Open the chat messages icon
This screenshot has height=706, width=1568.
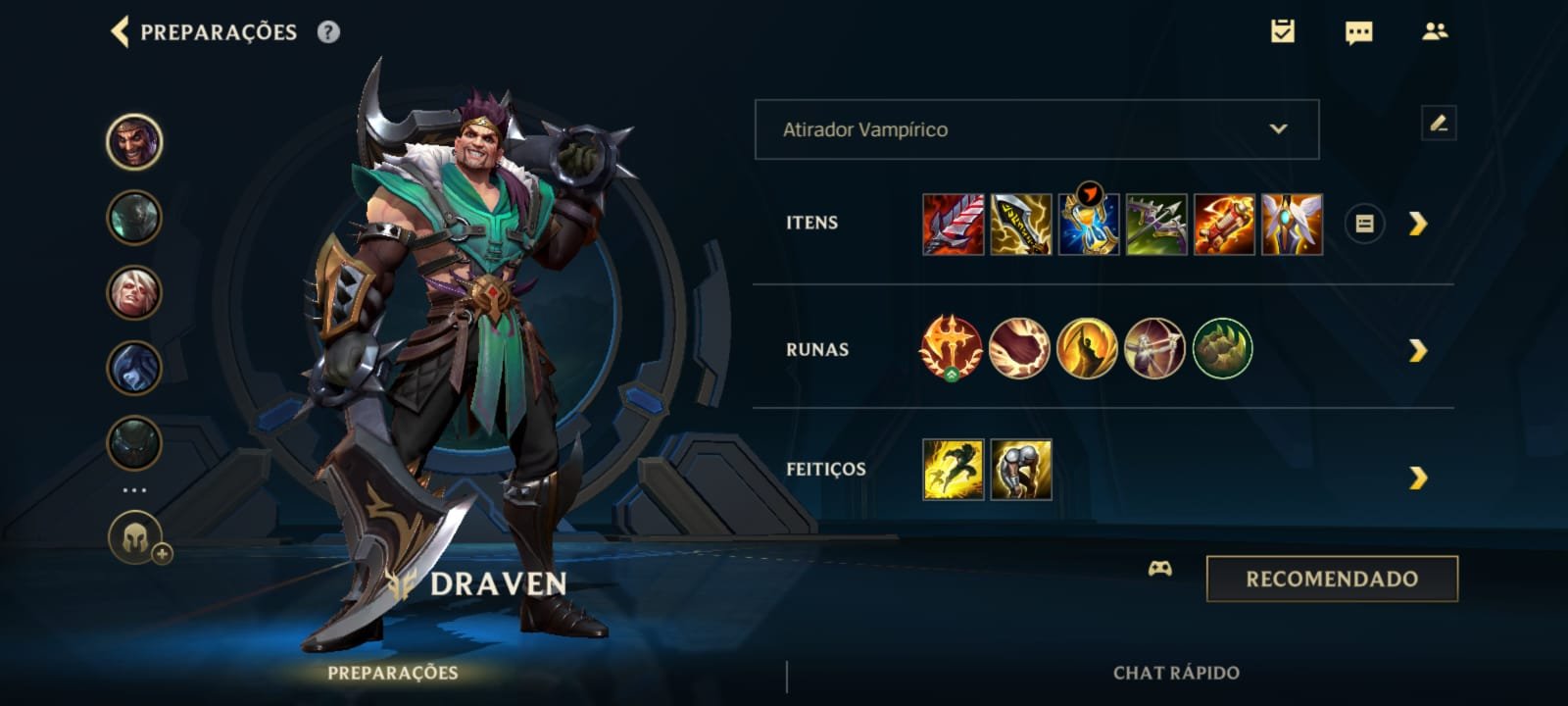click(1358, 32)
